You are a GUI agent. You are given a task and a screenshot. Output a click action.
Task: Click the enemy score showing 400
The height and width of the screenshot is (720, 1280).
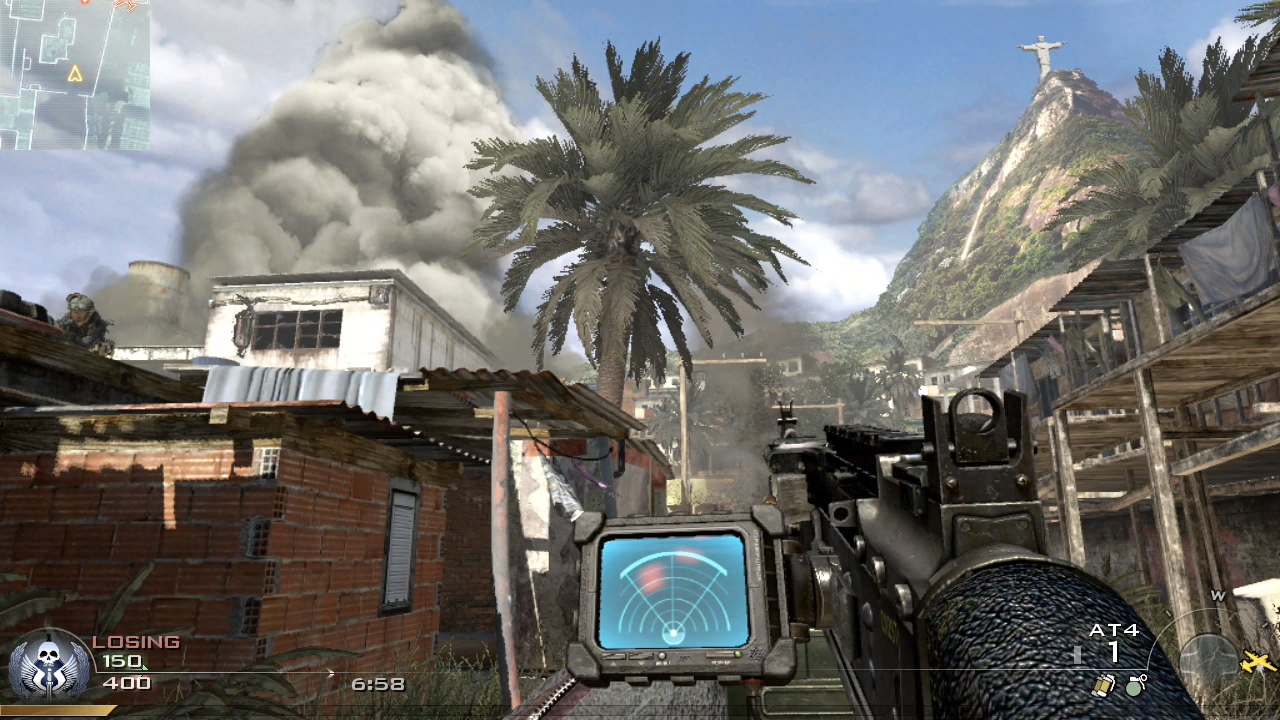[127, 683]
